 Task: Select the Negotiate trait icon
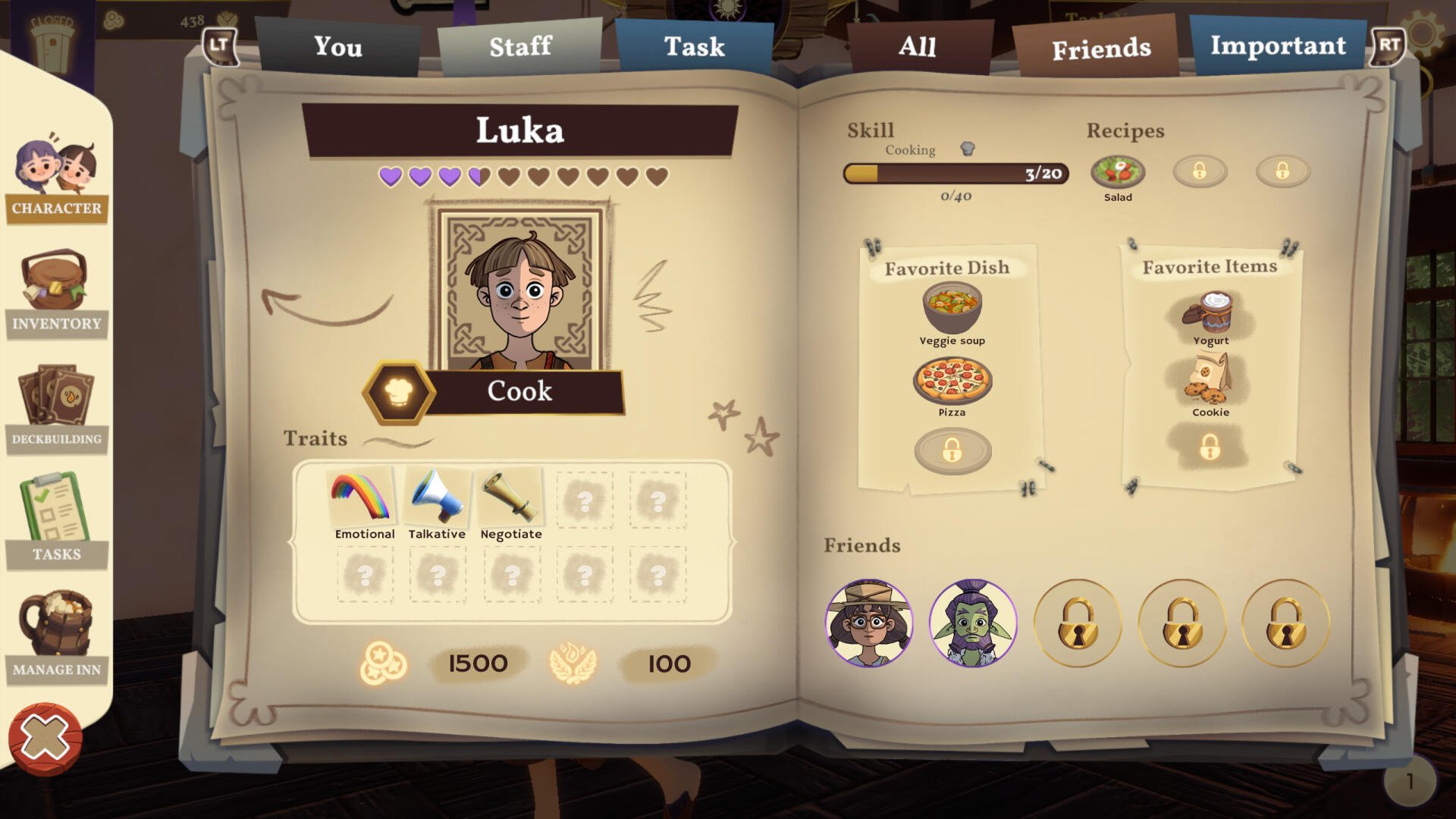511,497
